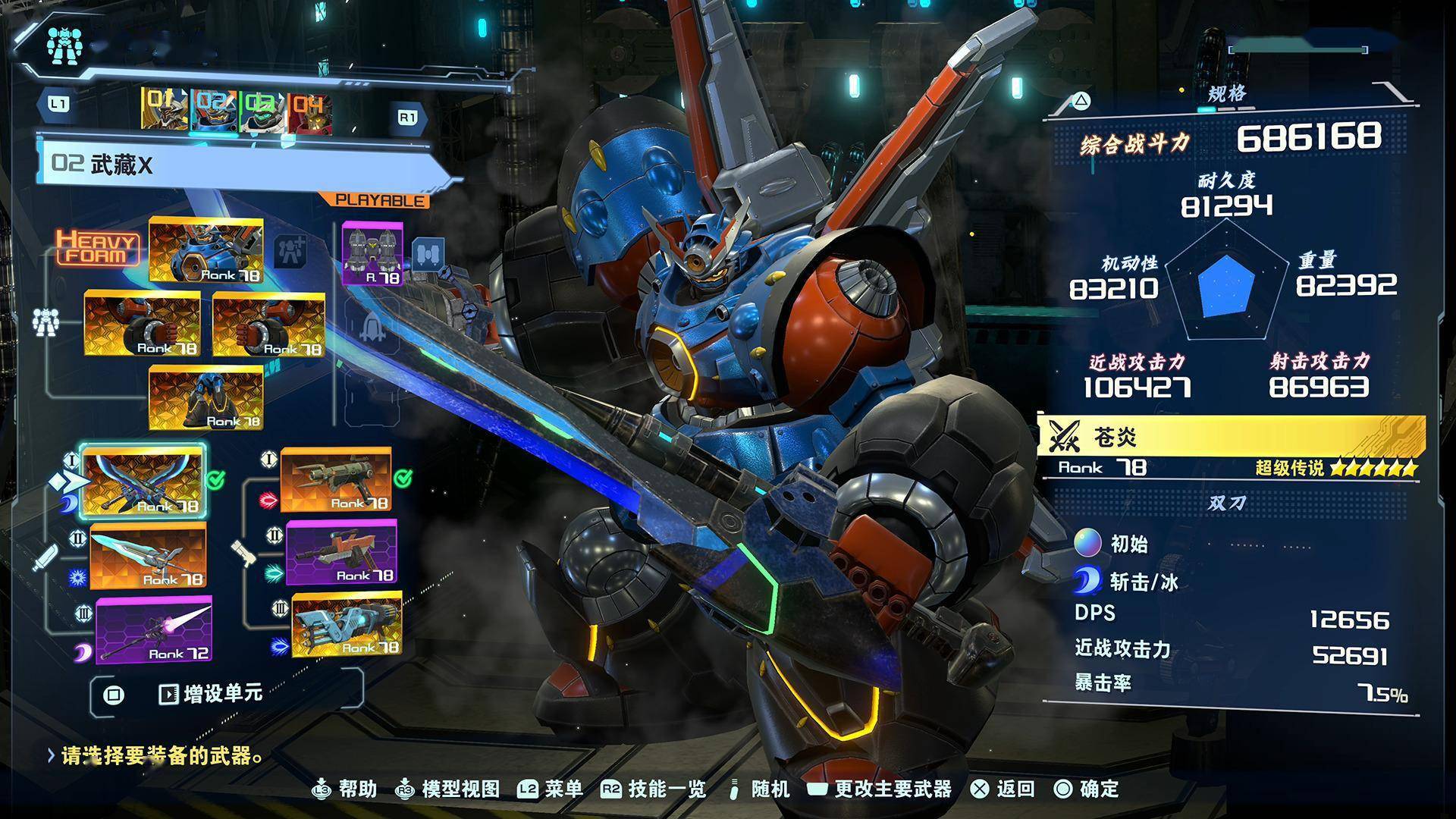Click R1 arrow to switch mech right
Screen dimensions: 1456x819
coord(407,115)
